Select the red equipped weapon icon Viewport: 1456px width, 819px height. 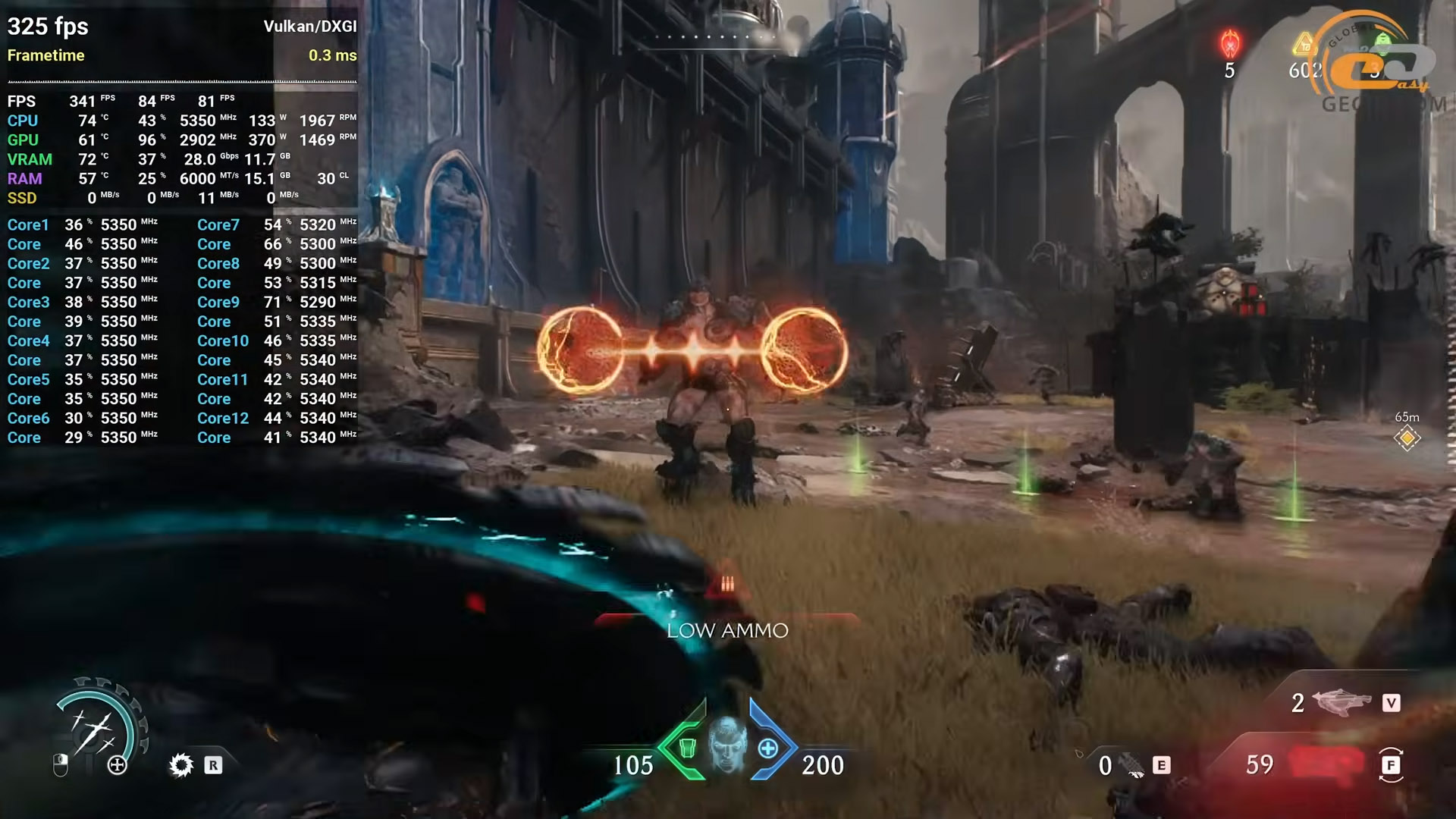[1326, 764]
